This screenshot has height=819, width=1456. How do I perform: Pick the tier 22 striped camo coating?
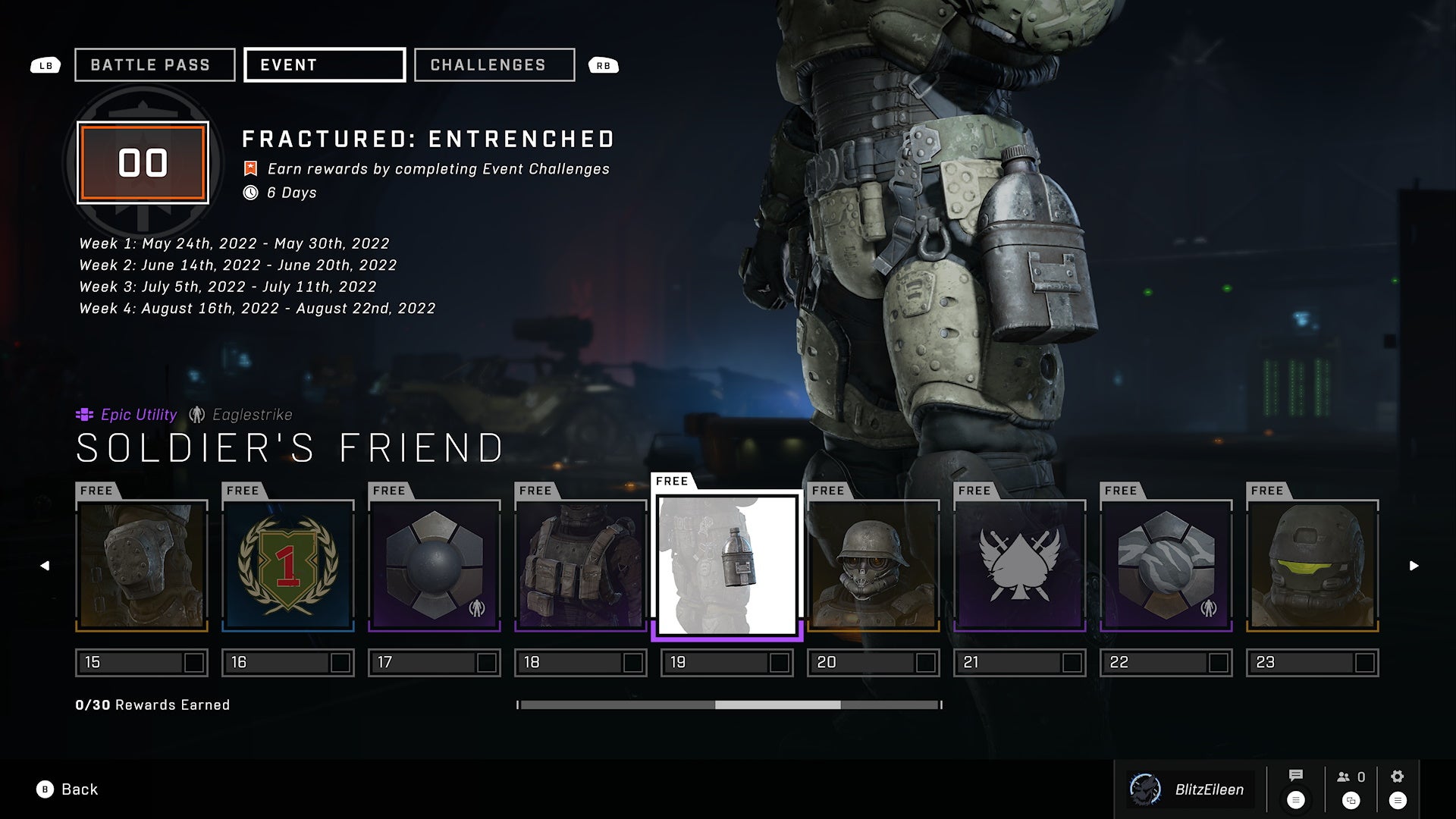[1166, 566]
